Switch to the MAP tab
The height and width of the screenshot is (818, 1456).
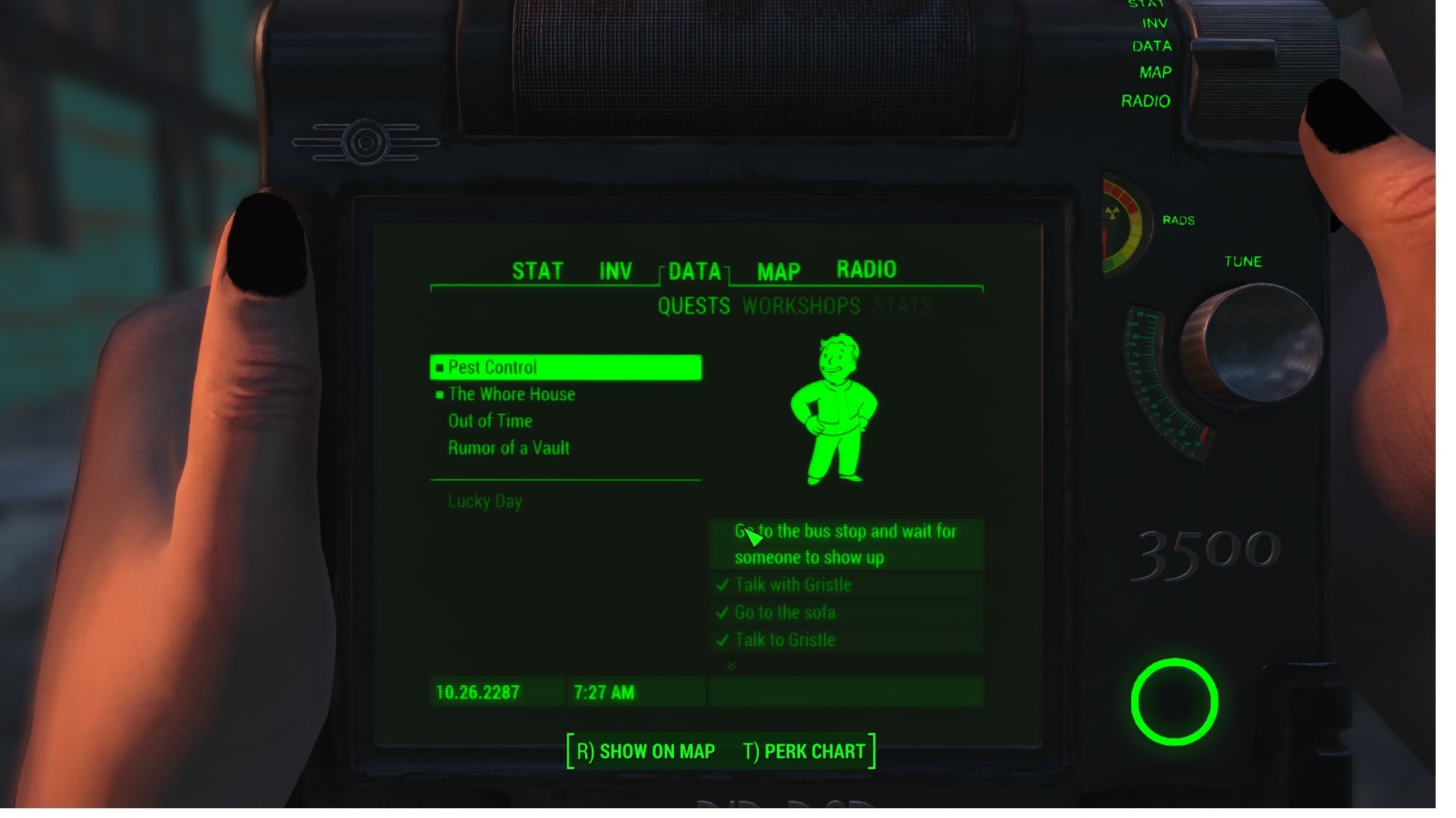(x=779, y=272)
